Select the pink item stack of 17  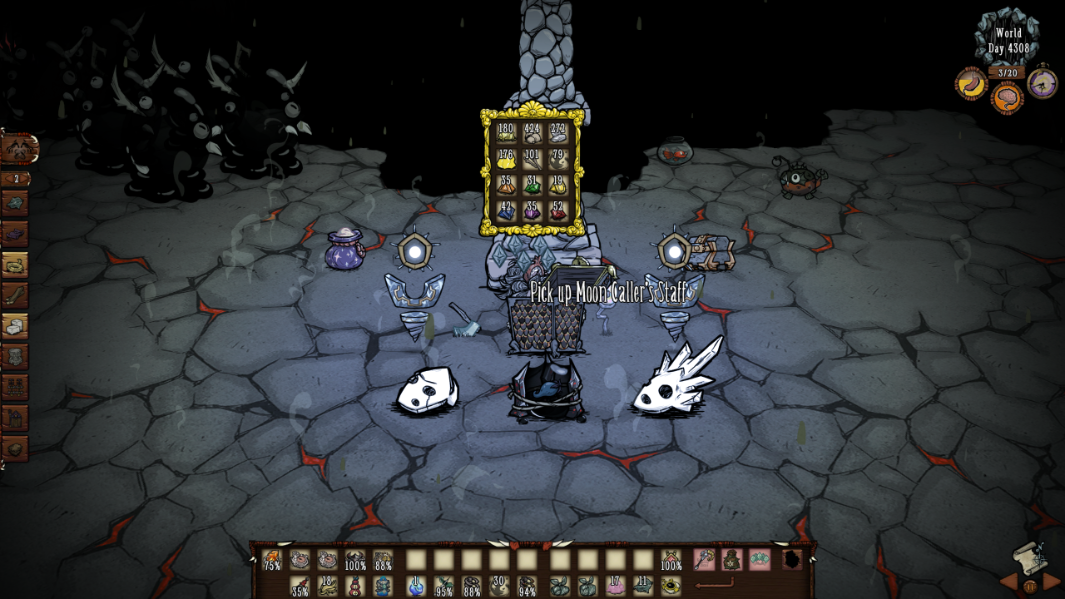pos(615,586)
